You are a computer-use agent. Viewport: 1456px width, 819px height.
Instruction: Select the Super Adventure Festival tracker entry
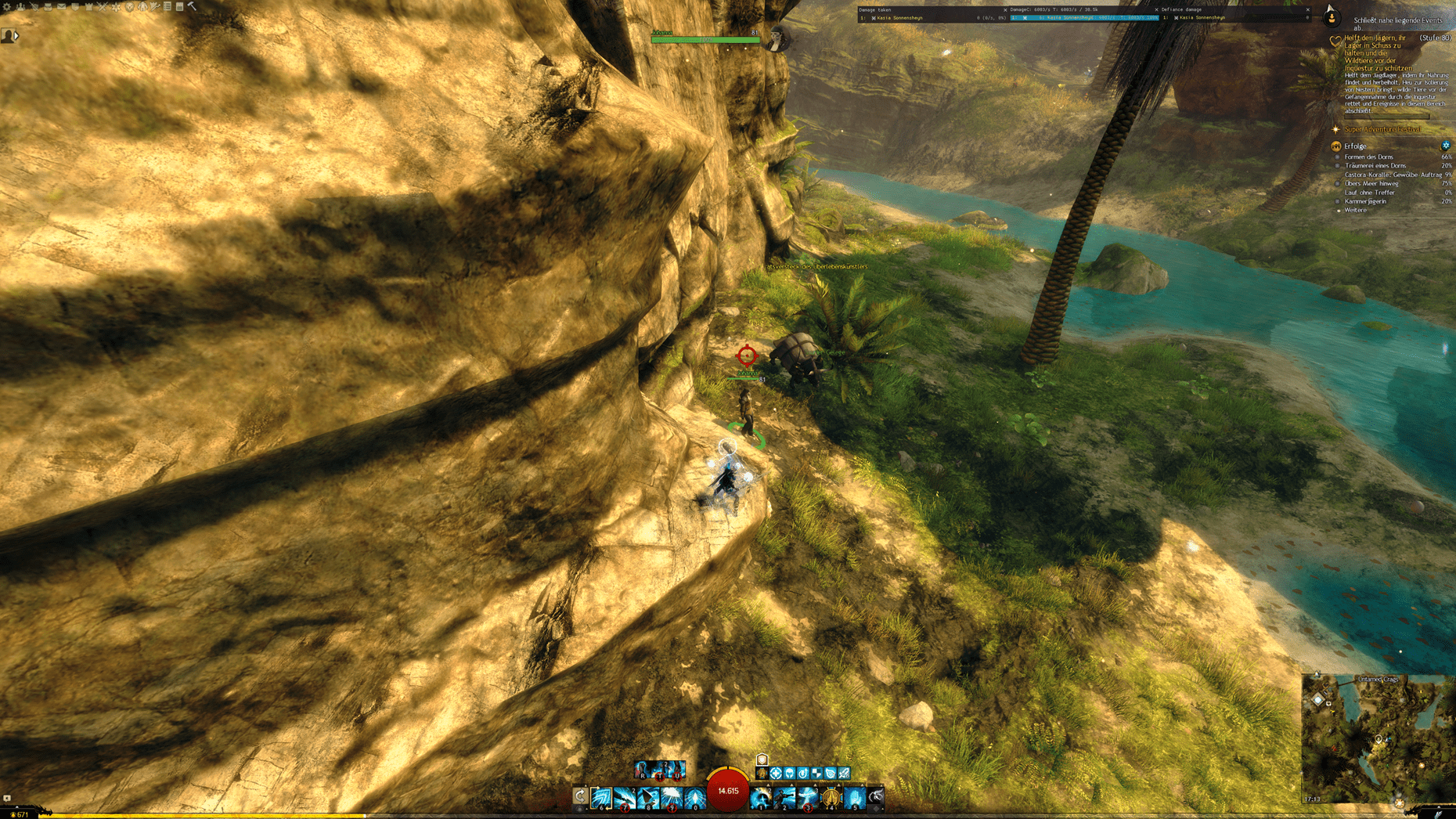pos(1382,129)
